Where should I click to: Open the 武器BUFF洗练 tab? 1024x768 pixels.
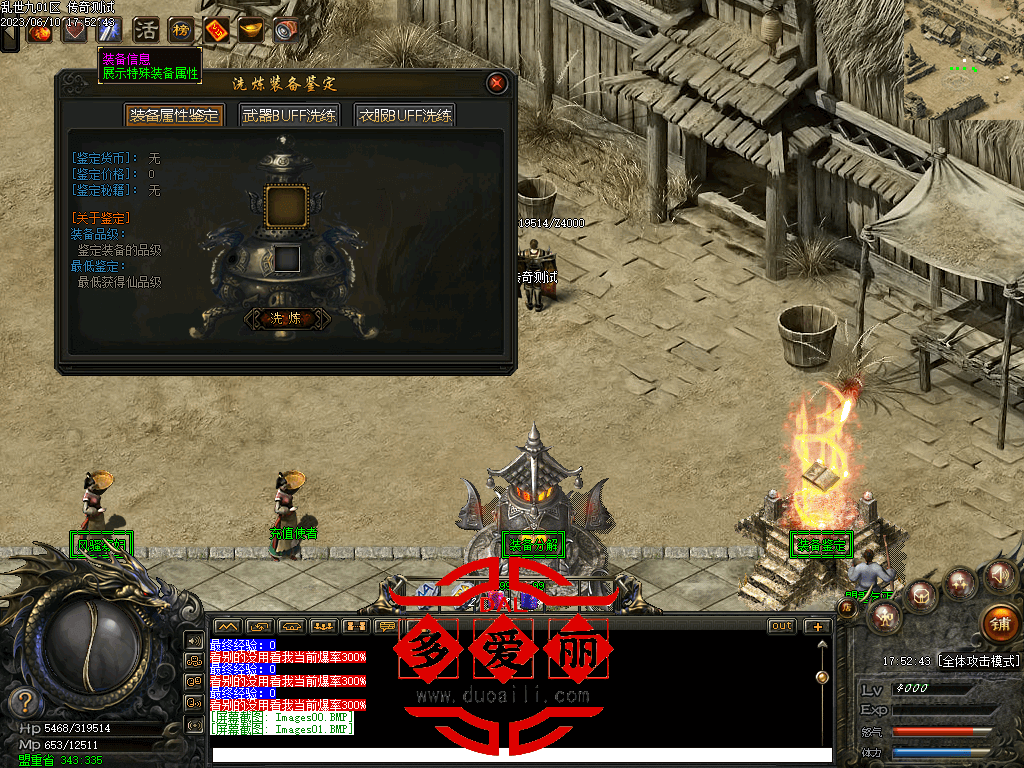click(x=289, y=115)
